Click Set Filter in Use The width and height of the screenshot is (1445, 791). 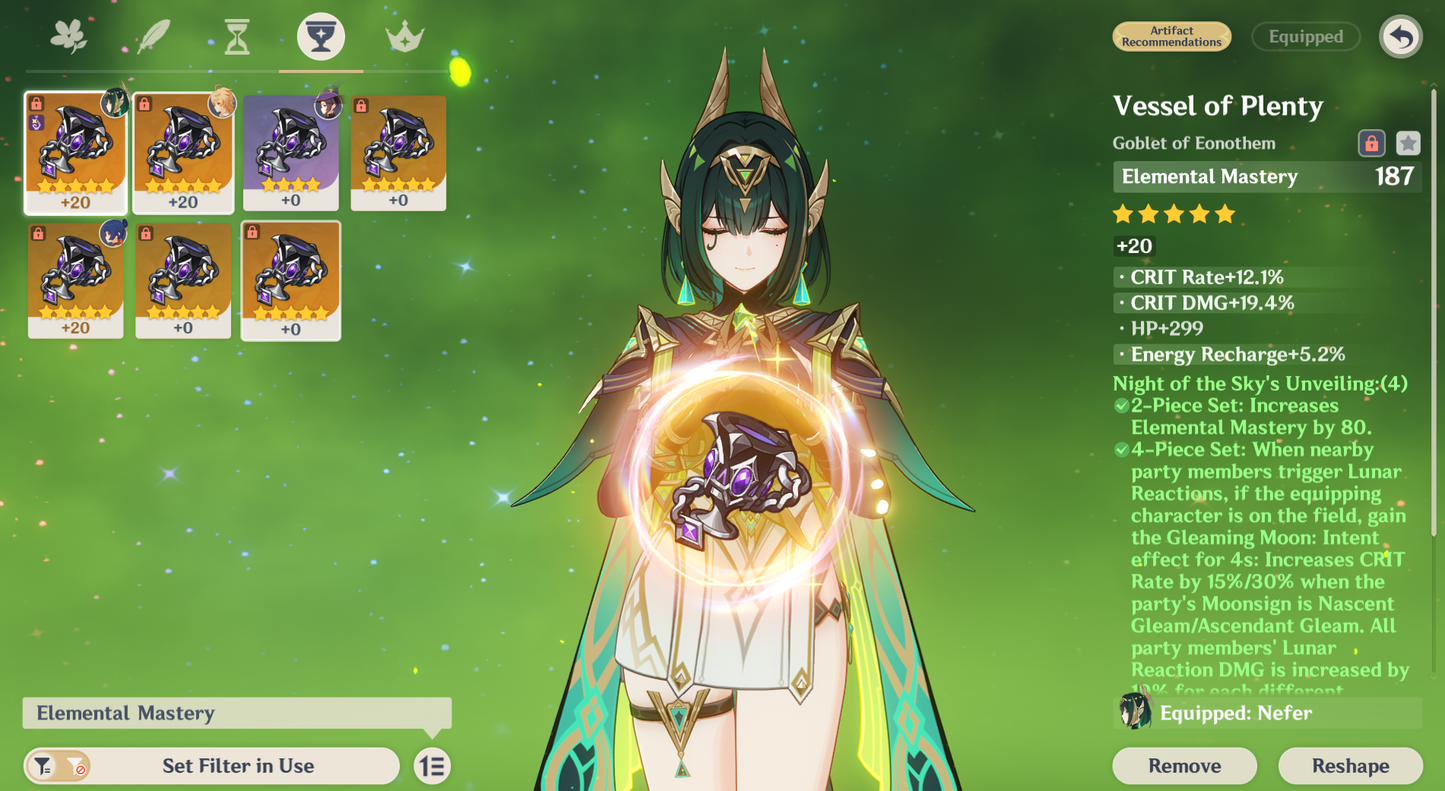tap(238, 765)
